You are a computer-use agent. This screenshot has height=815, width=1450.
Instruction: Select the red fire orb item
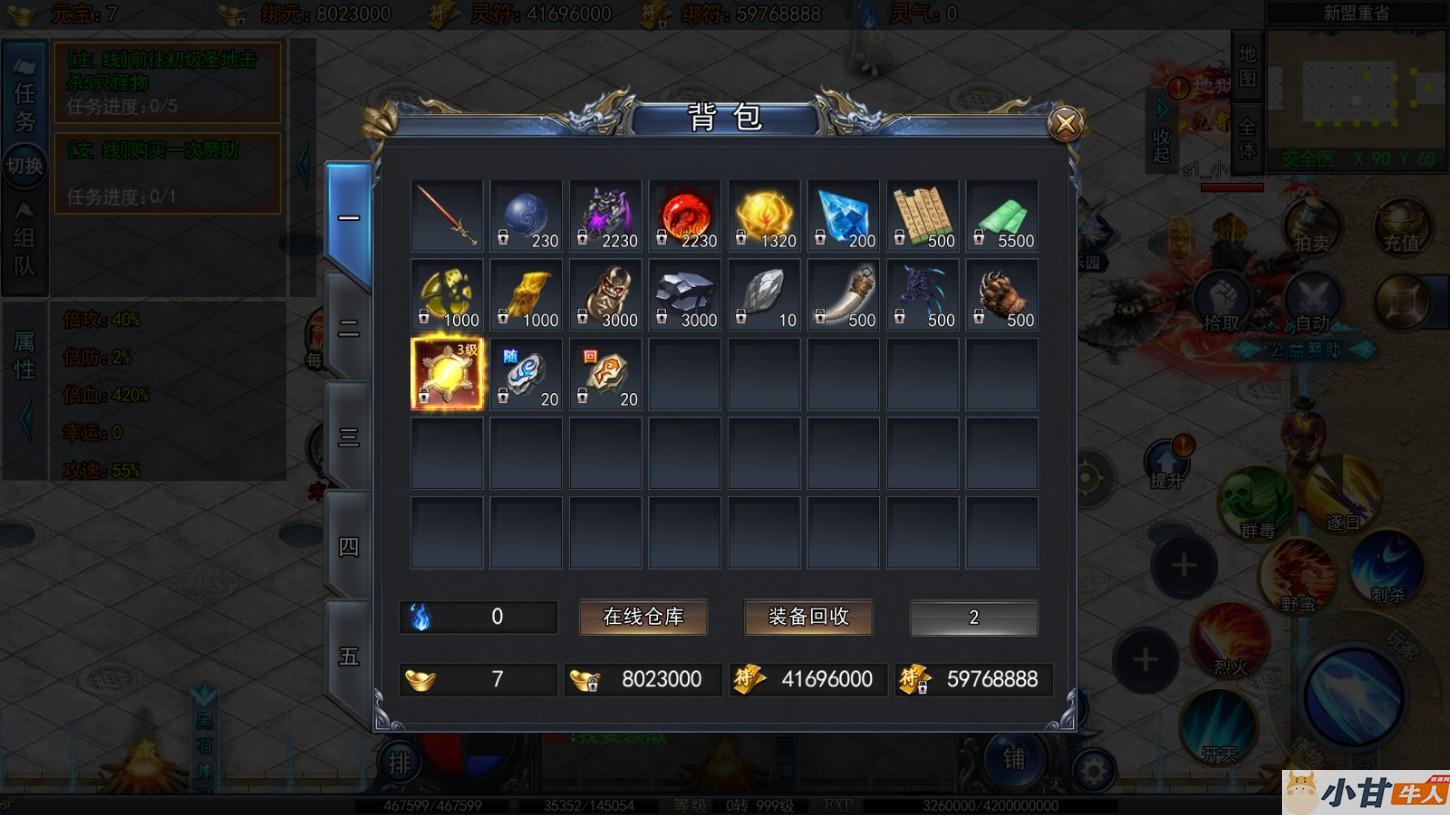pyautogui.click(x=685, y=216)
